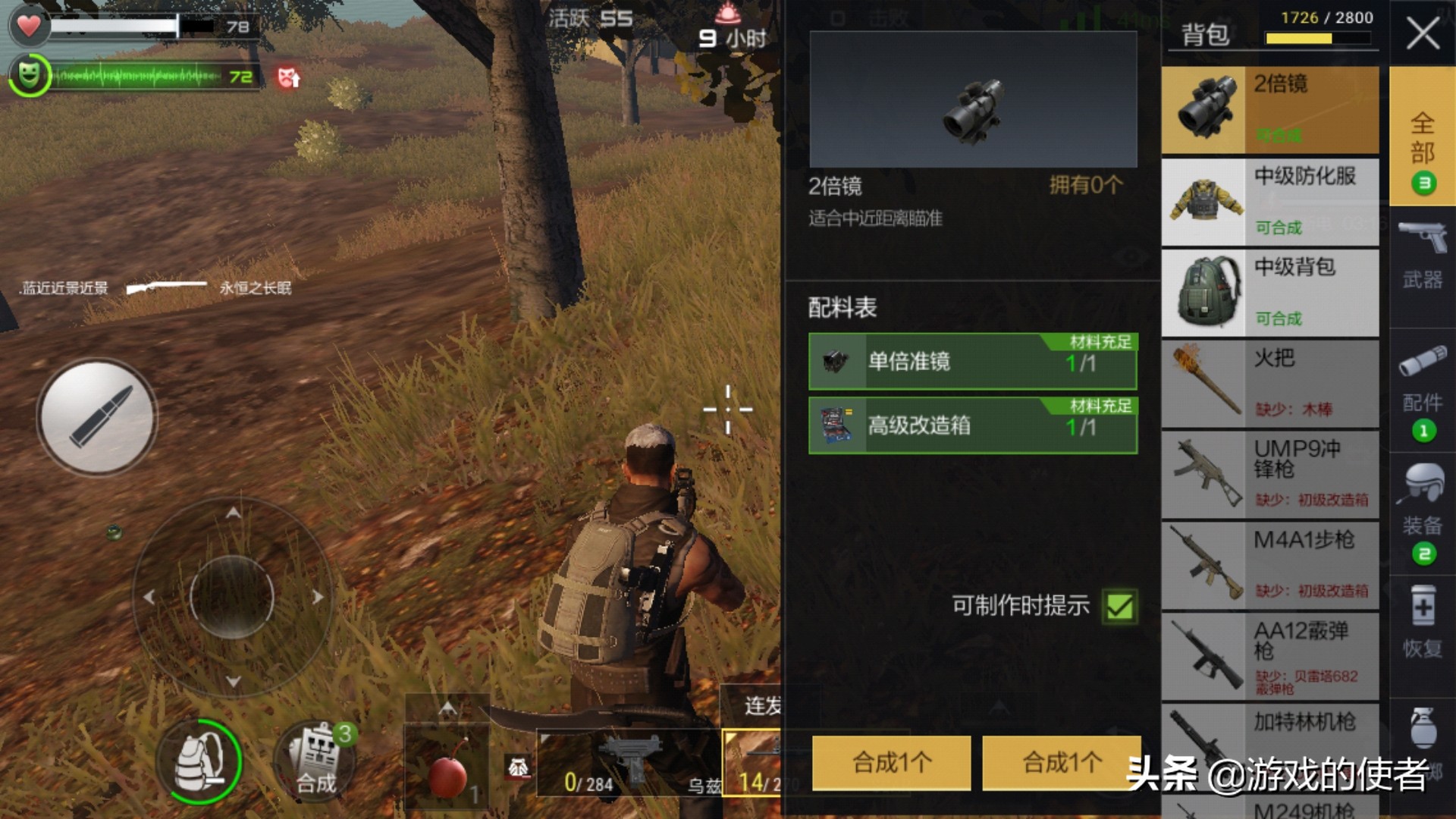Enable the 可制作时提示 craftable hint checkbox

tap(1117, 606)
